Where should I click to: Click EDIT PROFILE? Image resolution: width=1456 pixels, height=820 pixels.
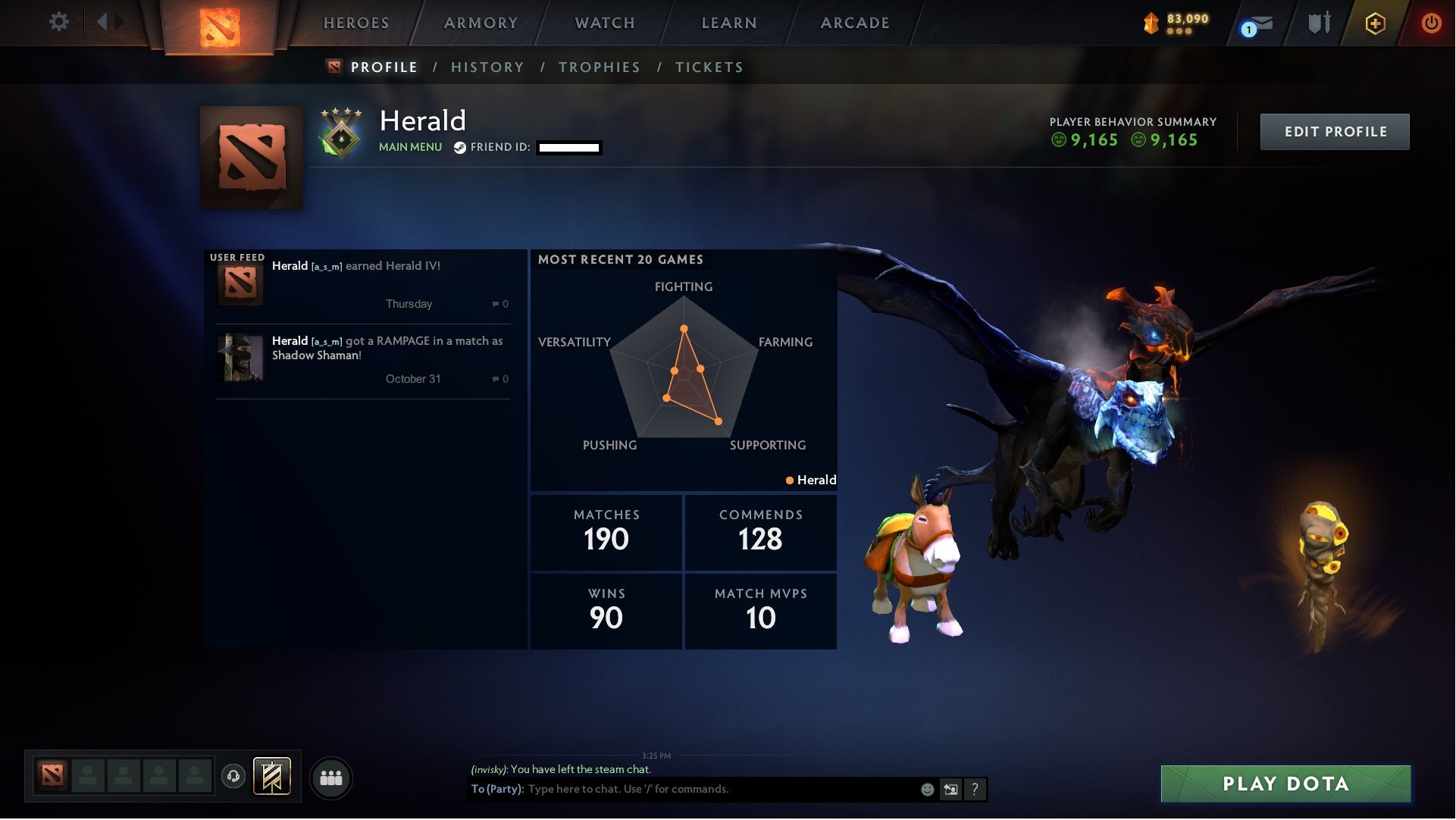(x=1335, y=131)
